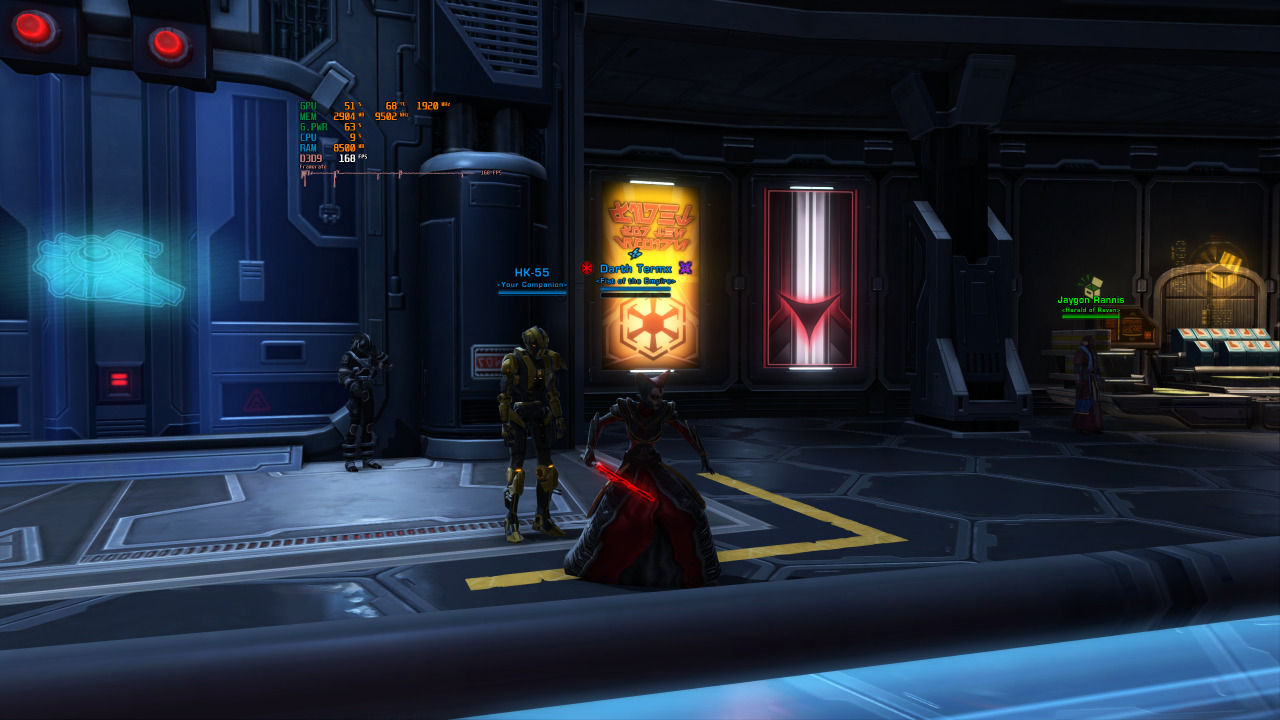1280x720 pixels.
Task: Click the Darth Ternx nameplate
Action: [x=636, y=268]
